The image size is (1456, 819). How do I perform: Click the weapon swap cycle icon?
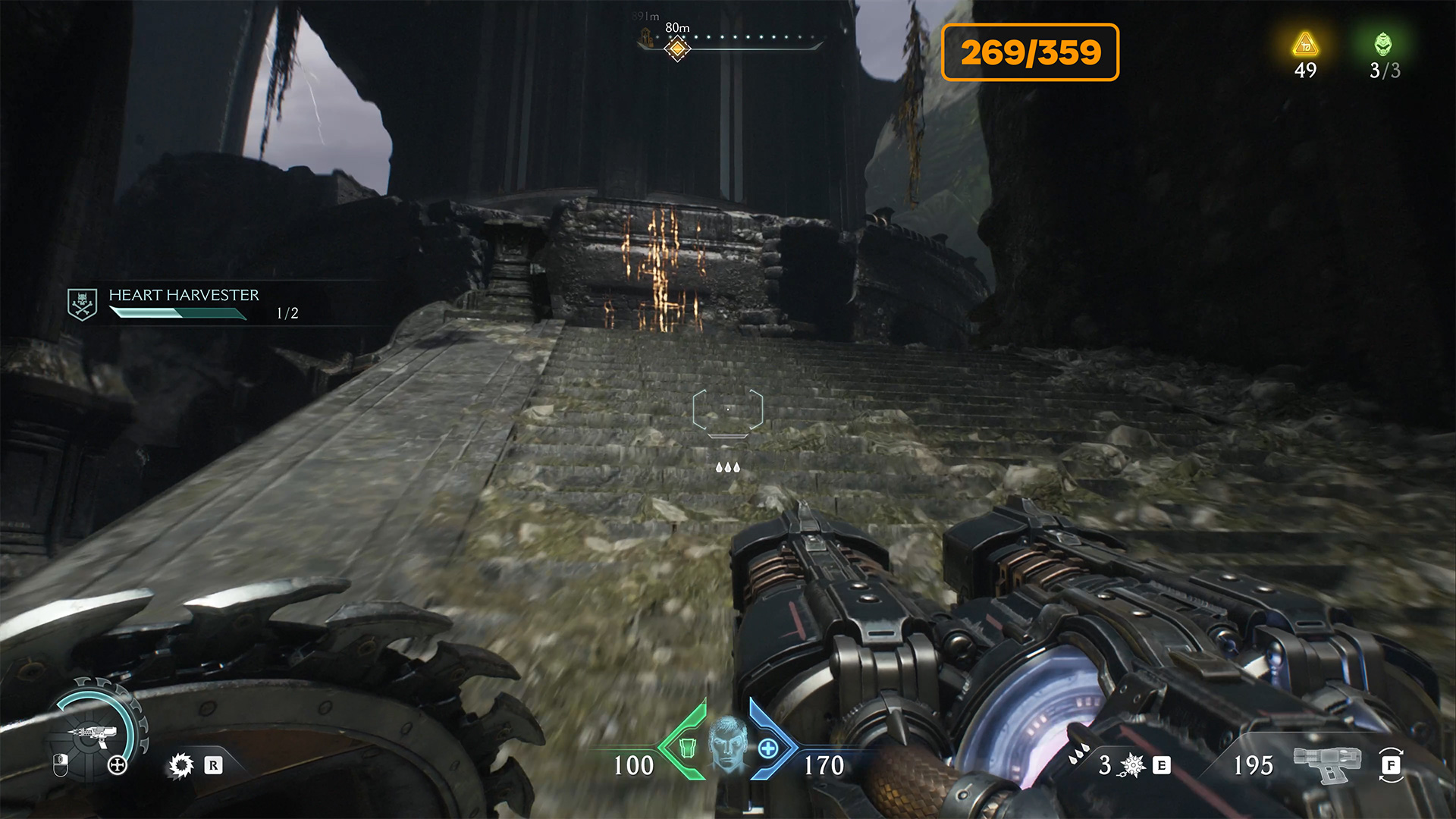(1391, 765)
